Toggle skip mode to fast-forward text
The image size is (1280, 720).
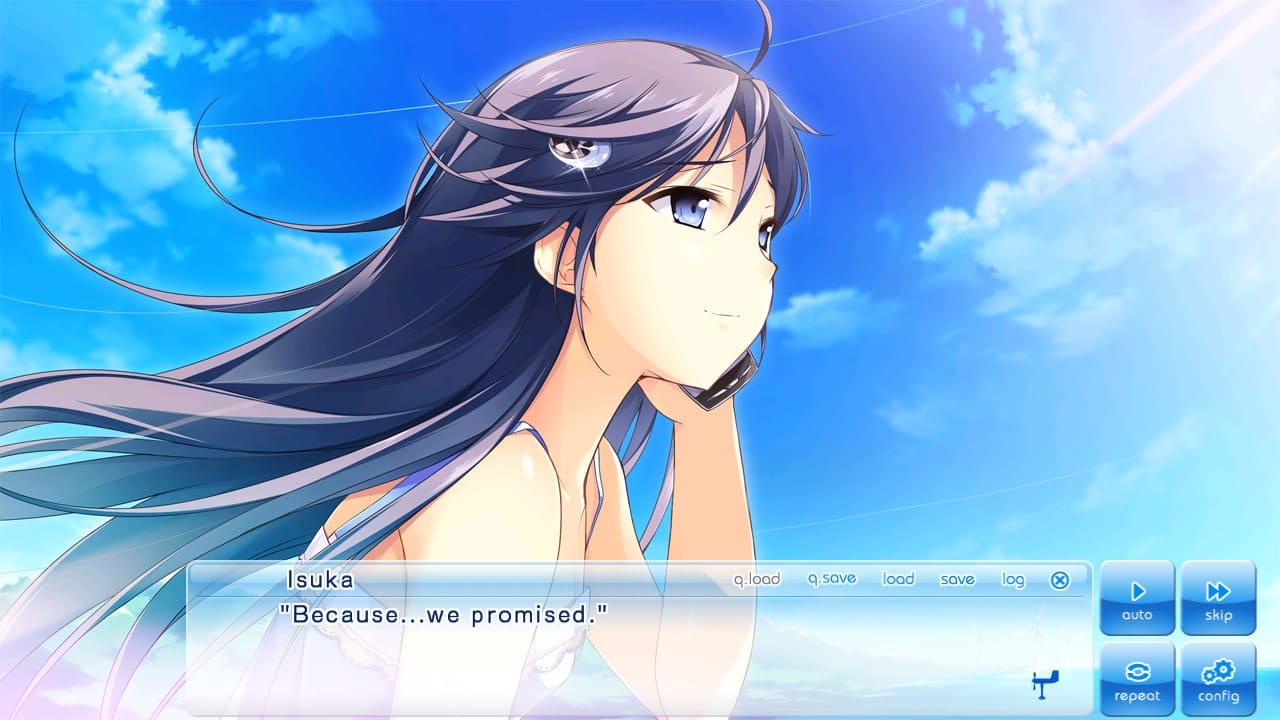pyautogui.click(x=1219, y=595)
